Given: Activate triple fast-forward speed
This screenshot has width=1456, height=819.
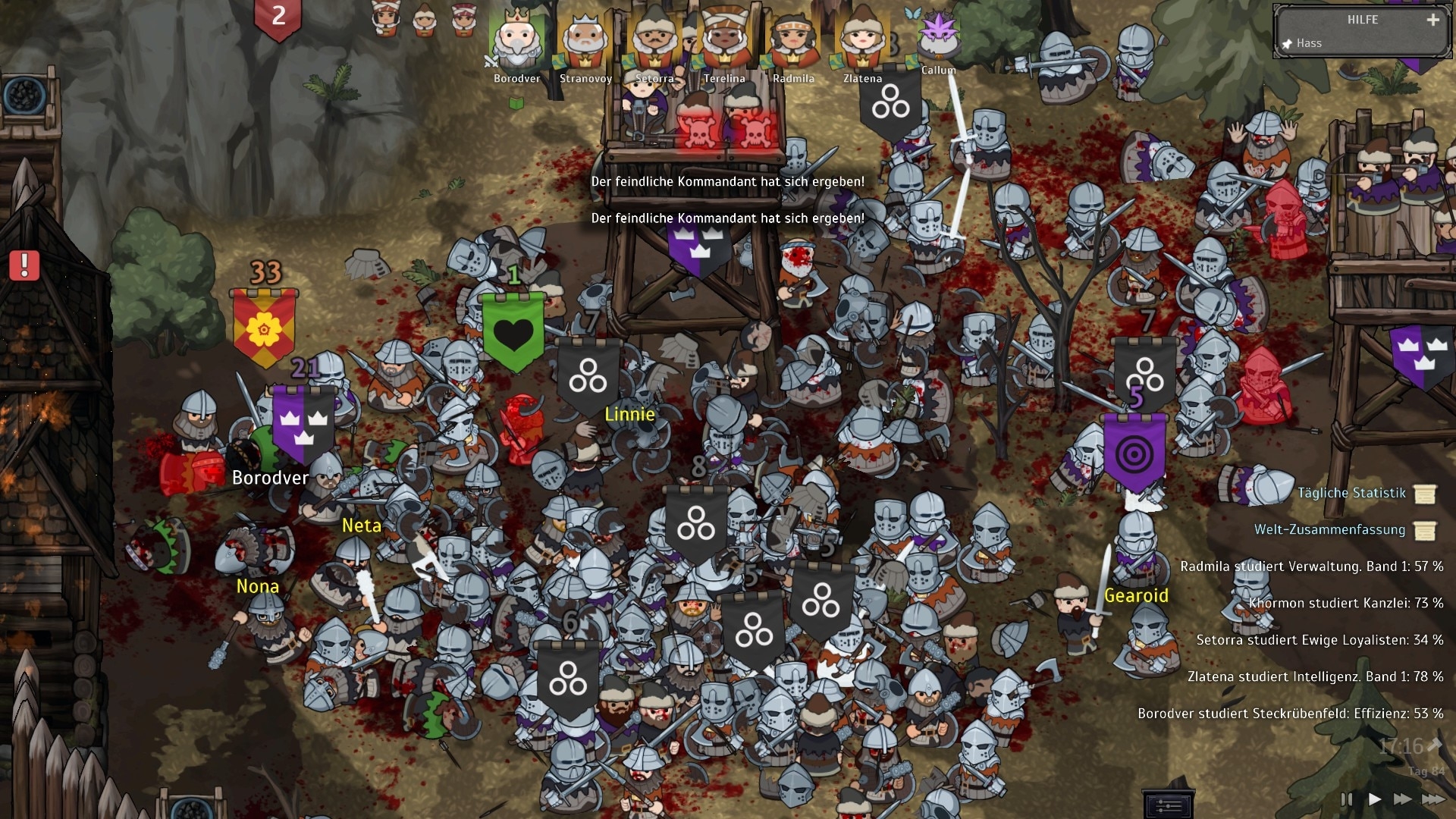Looking at the screenshot, I should [x=1432, y=799].
